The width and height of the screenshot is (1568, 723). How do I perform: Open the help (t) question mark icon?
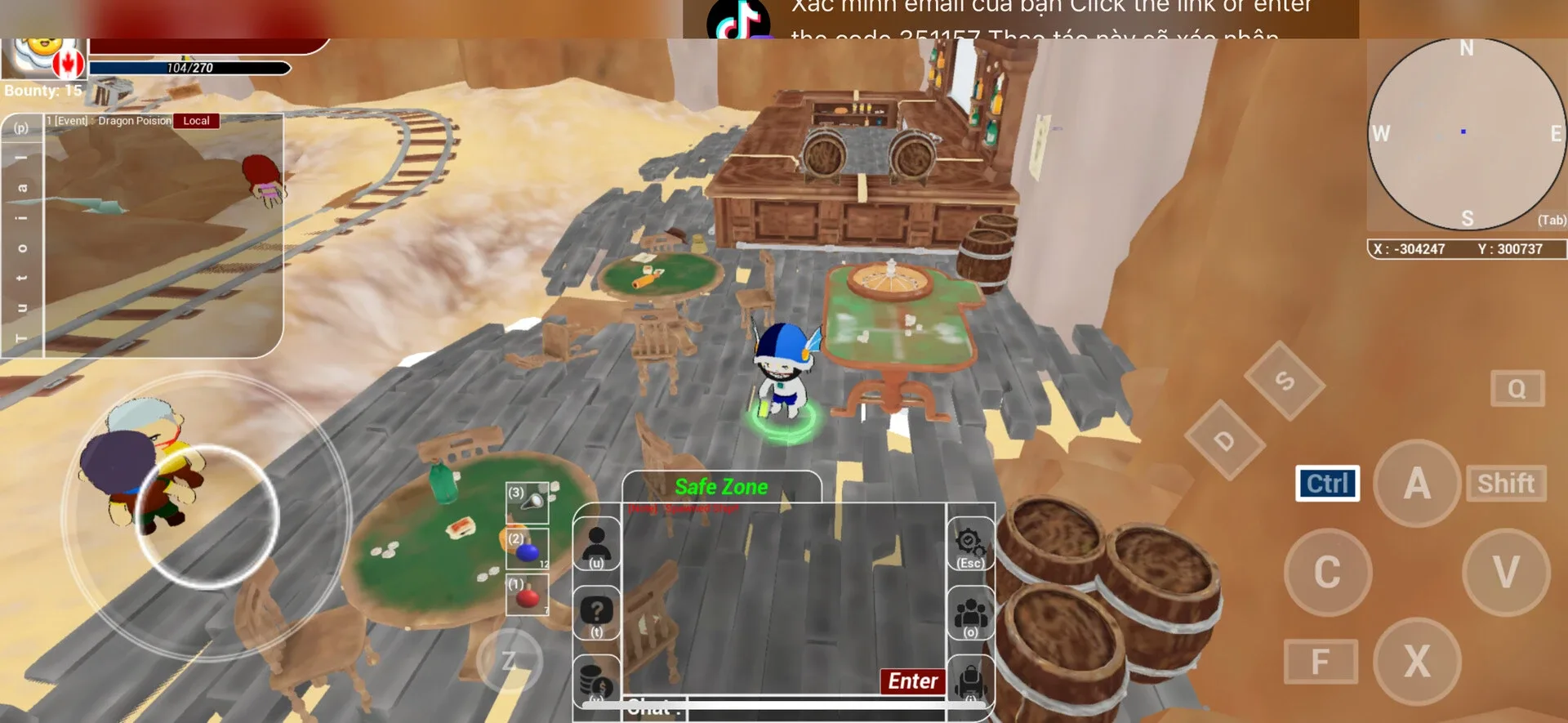597,609
